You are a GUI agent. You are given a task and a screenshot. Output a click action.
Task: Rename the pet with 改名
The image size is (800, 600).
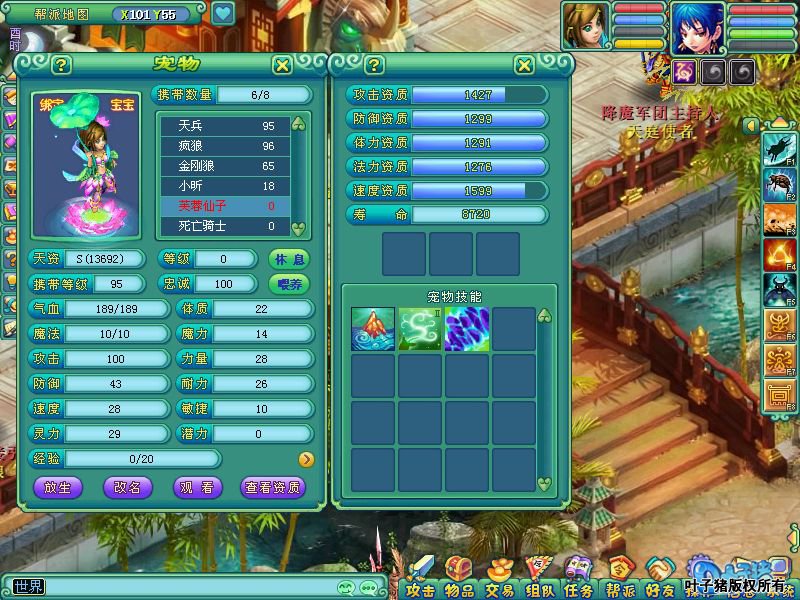tap(128, 488)
